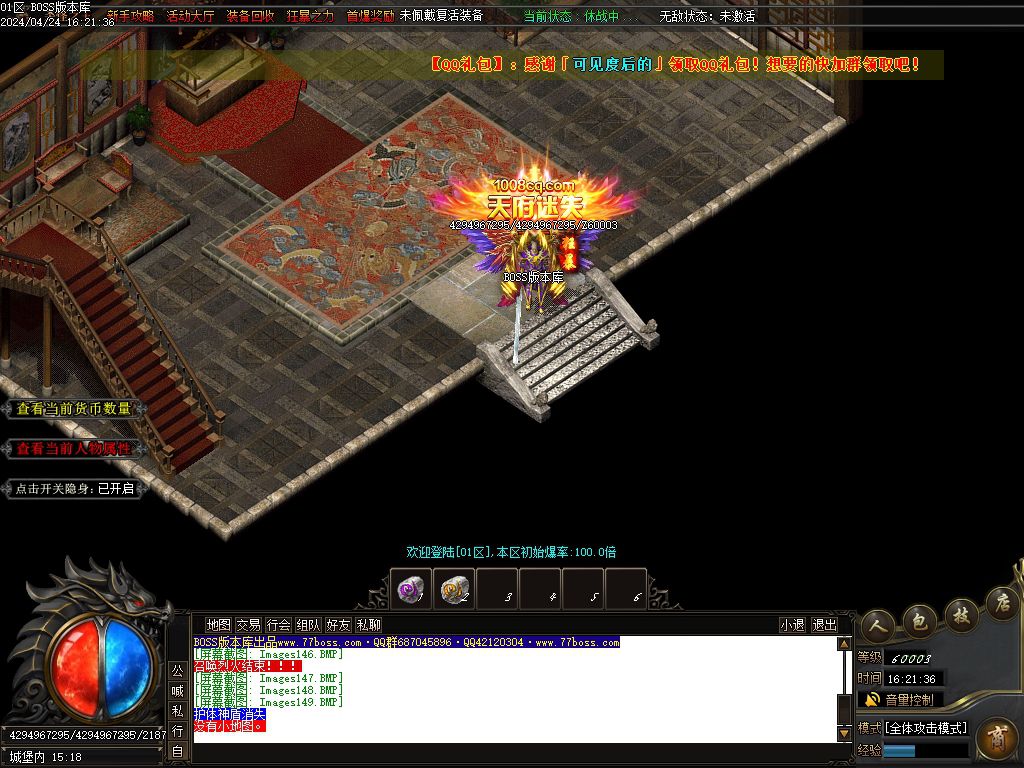Open the 新手攻略 beginner guide

pyautogui.click(x=130, y=16)
